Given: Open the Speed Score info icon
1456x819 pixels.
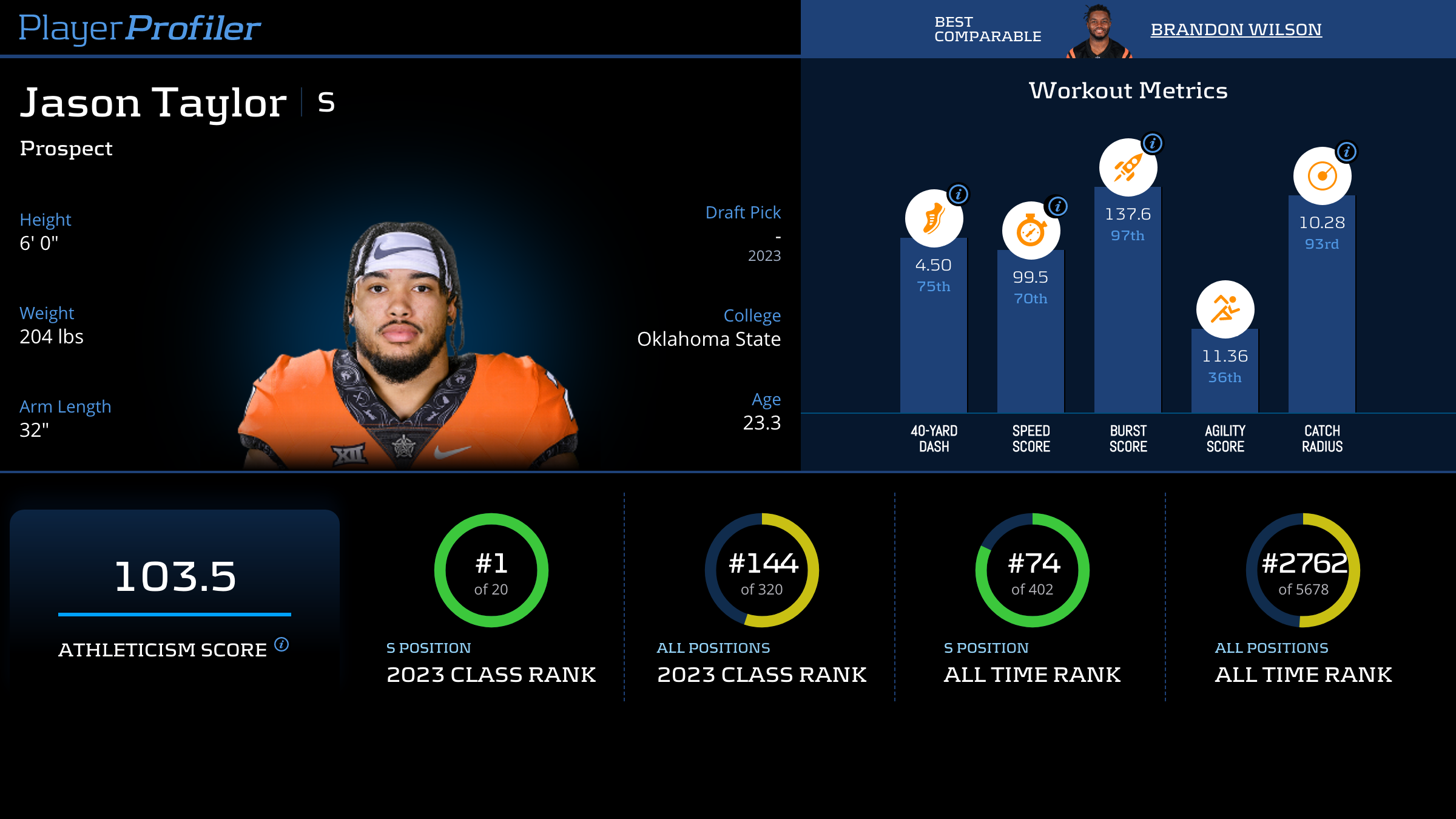Looking at the screenshot, I should click(x=1057, y=206).
